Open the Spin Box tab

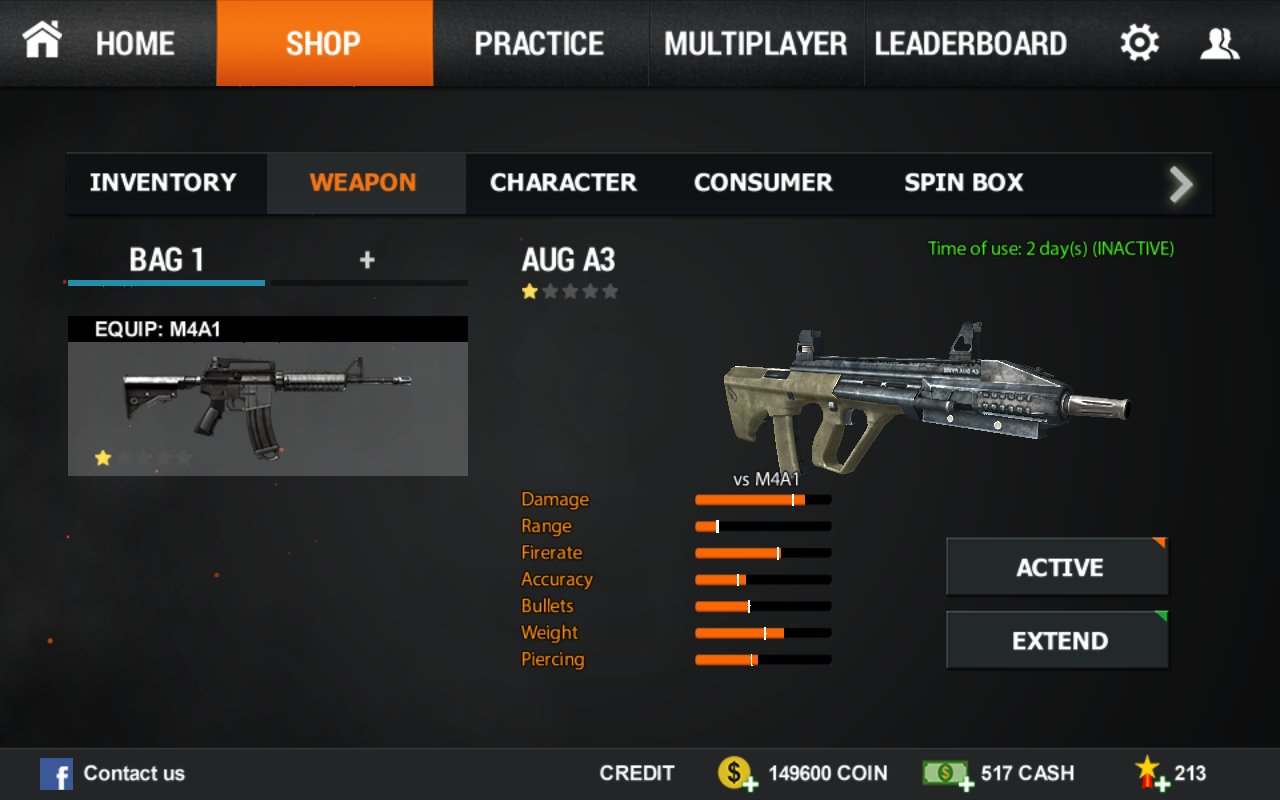pos(963,183)
